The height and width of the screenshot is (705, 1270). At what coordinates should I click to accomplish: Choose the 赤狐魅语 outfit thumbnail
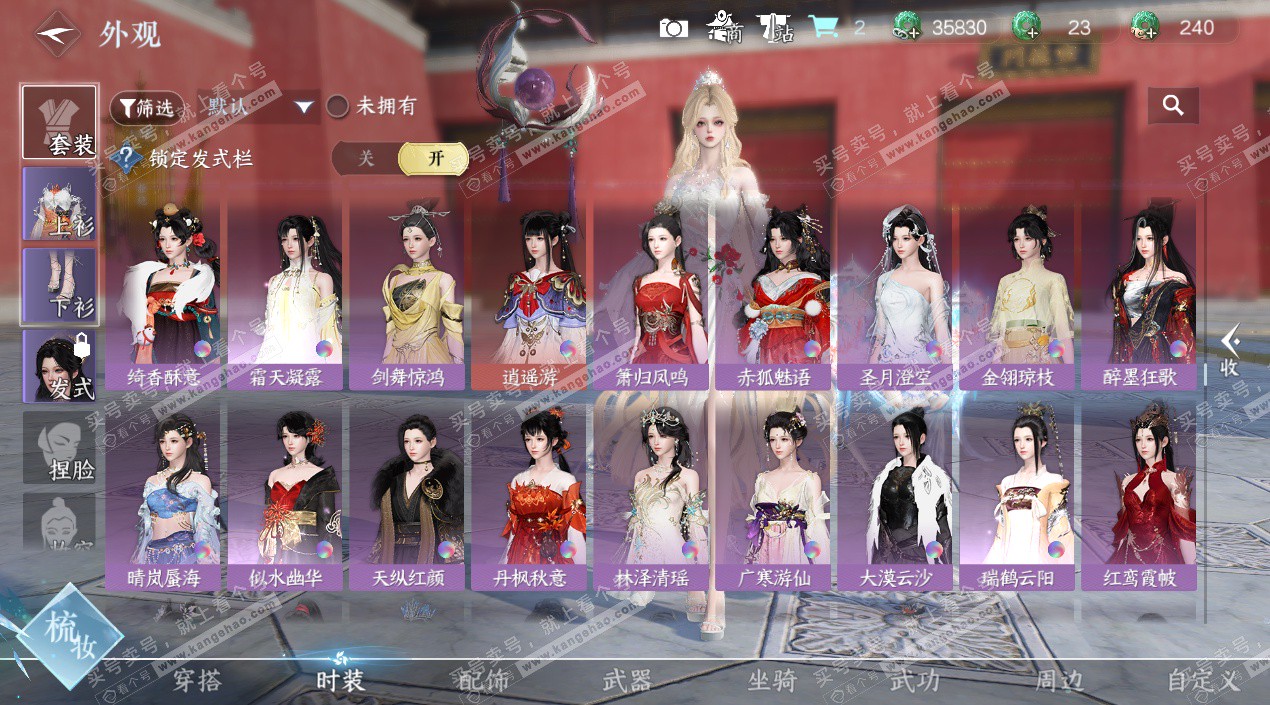[x=772, y=295]
